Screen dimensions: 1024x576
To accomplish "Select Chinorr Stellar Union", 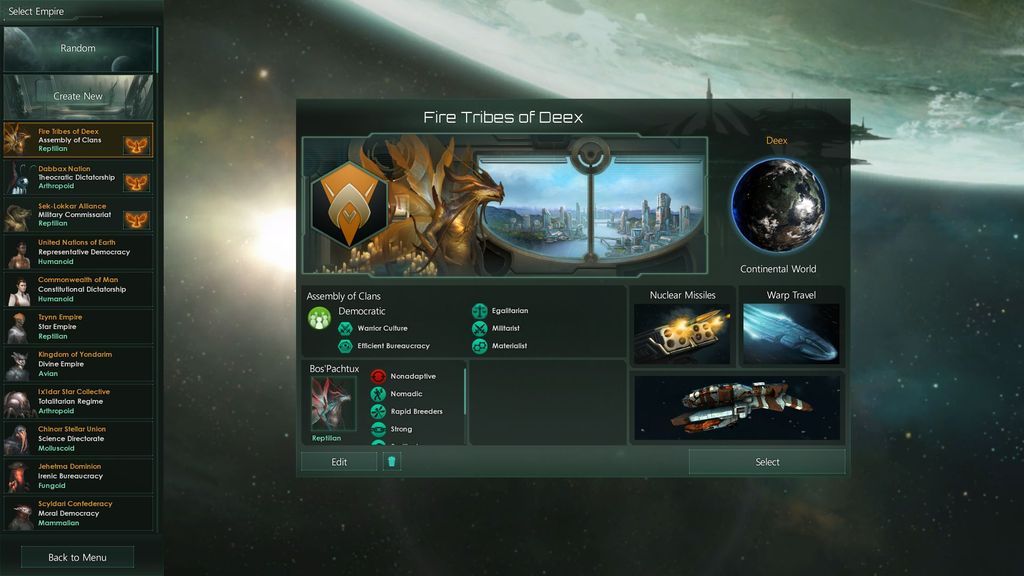I will point(78,438).
